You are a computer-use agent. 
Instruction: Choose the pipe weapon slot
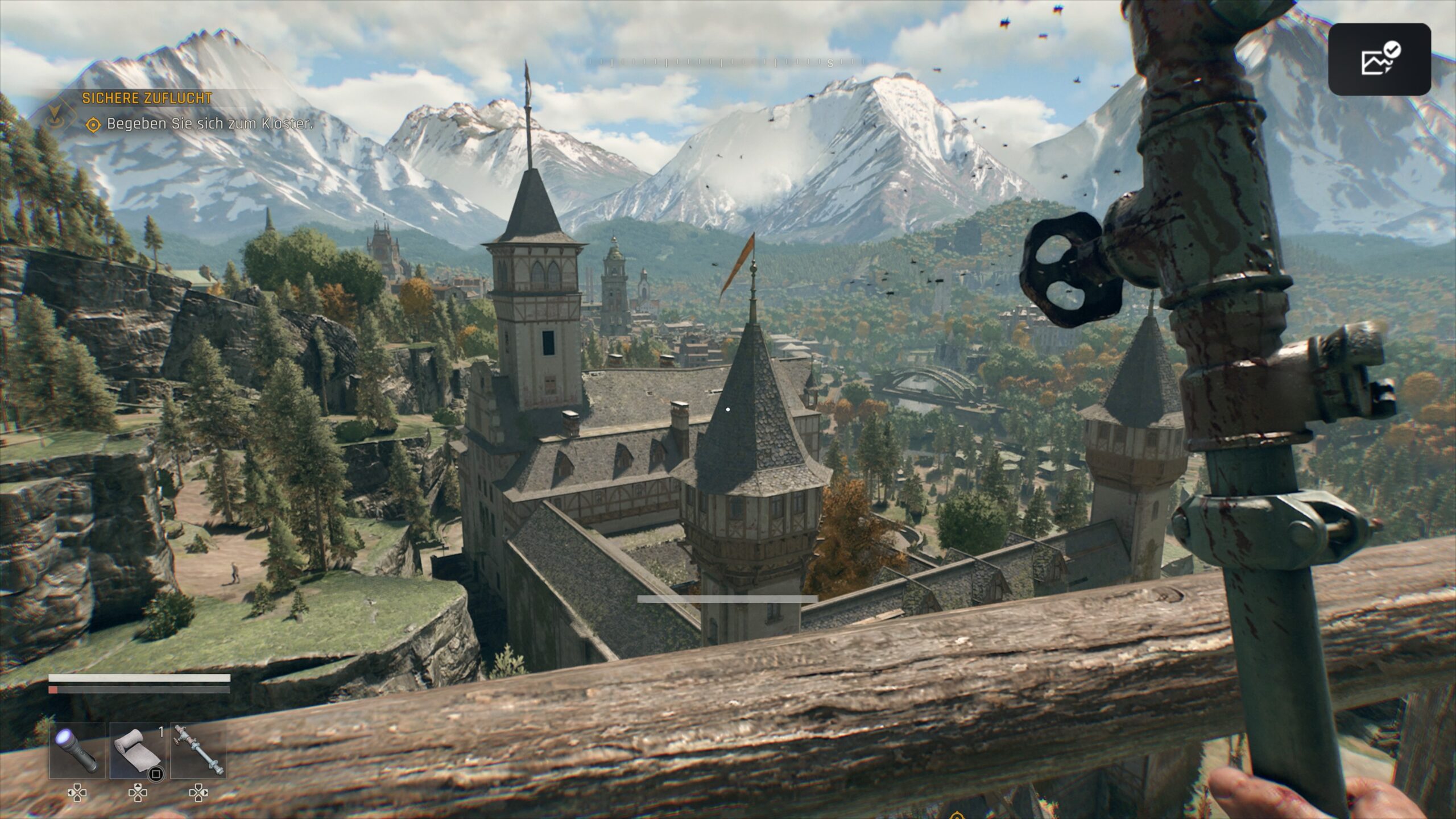[198, 750]
